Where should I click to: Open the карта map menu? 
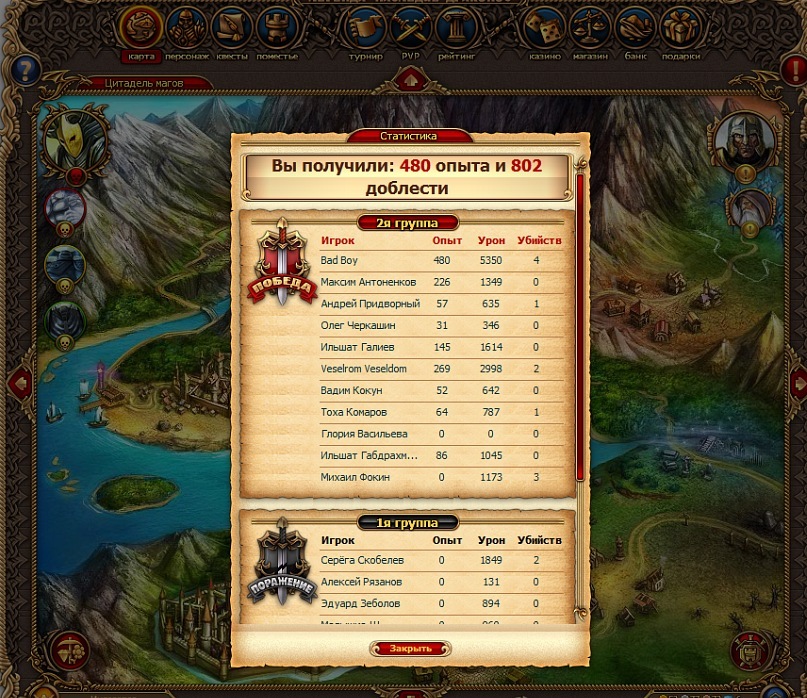point(141,30)
